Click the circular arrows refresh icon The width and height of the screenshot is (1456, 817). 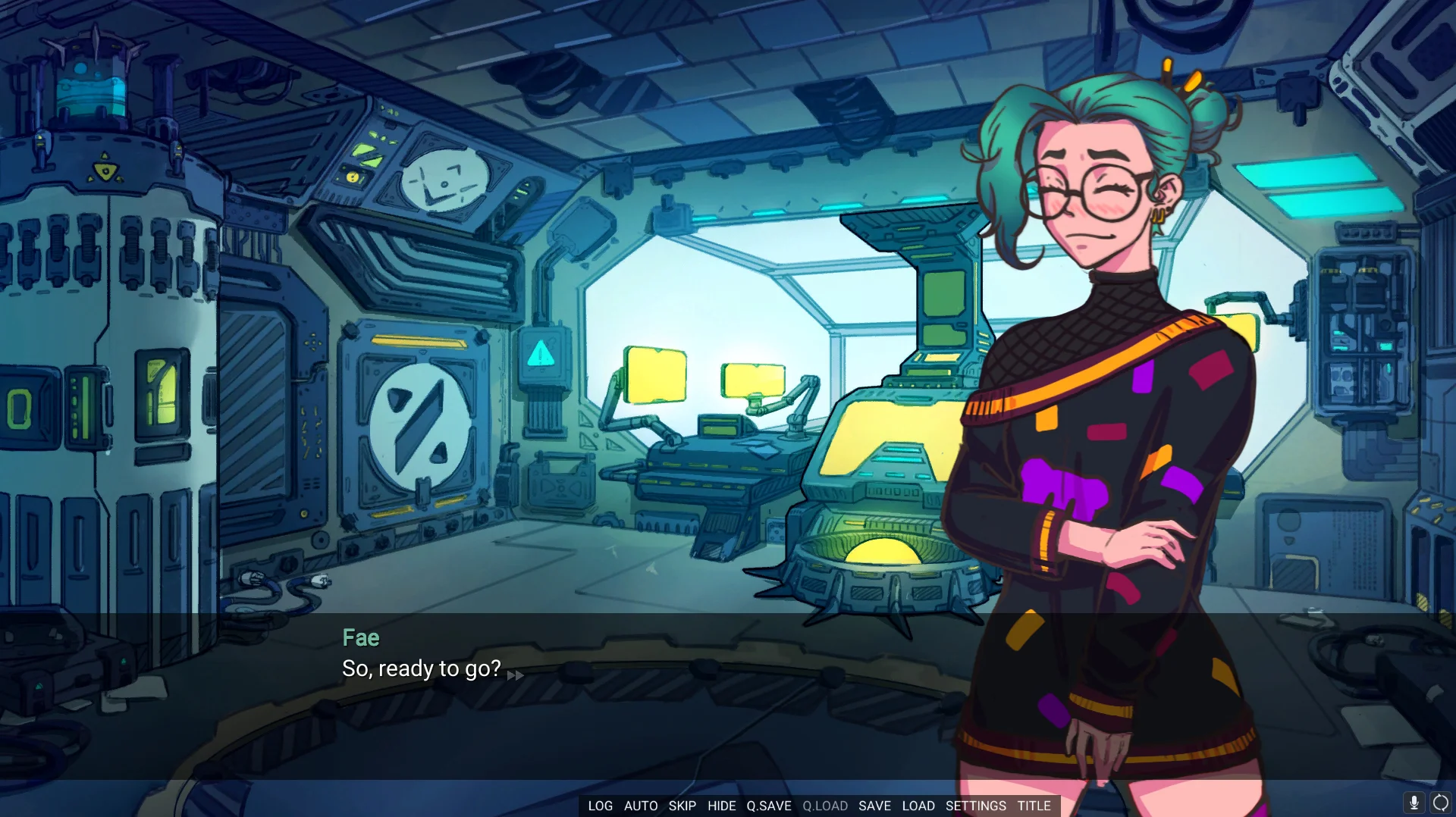click(1440, 803)
